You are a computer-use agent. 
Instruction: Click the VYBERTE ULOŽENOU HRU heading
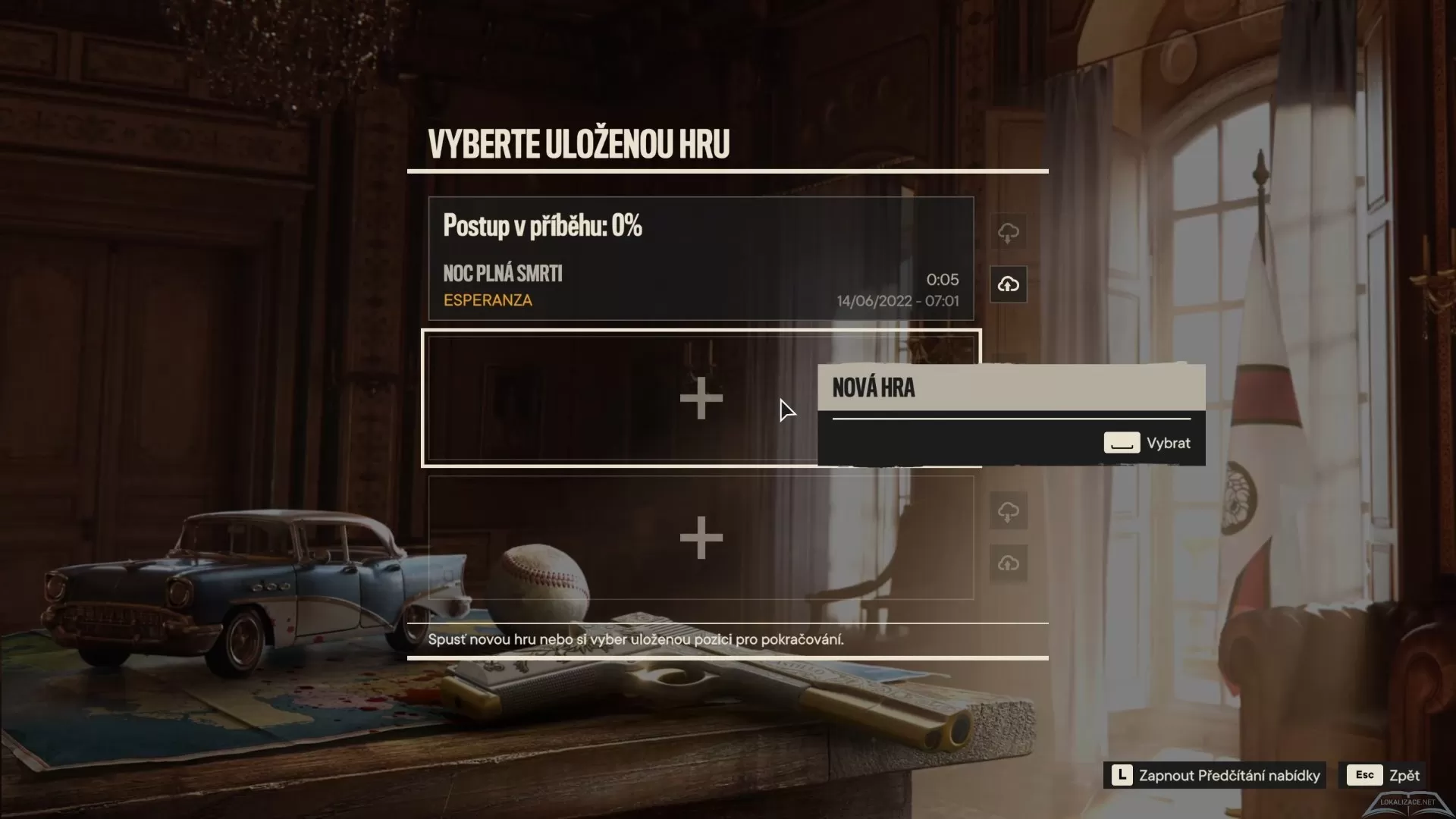point(579,143)
